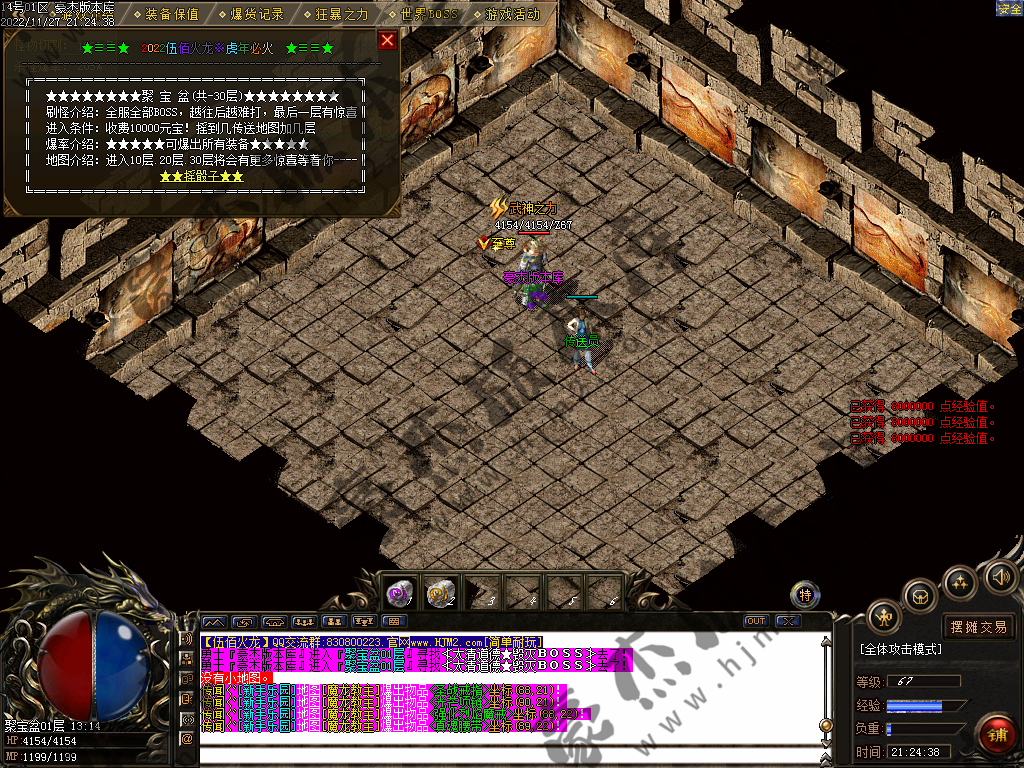Click the 安全 indicator in the top corner
1024x768 pixels.
1009,8
